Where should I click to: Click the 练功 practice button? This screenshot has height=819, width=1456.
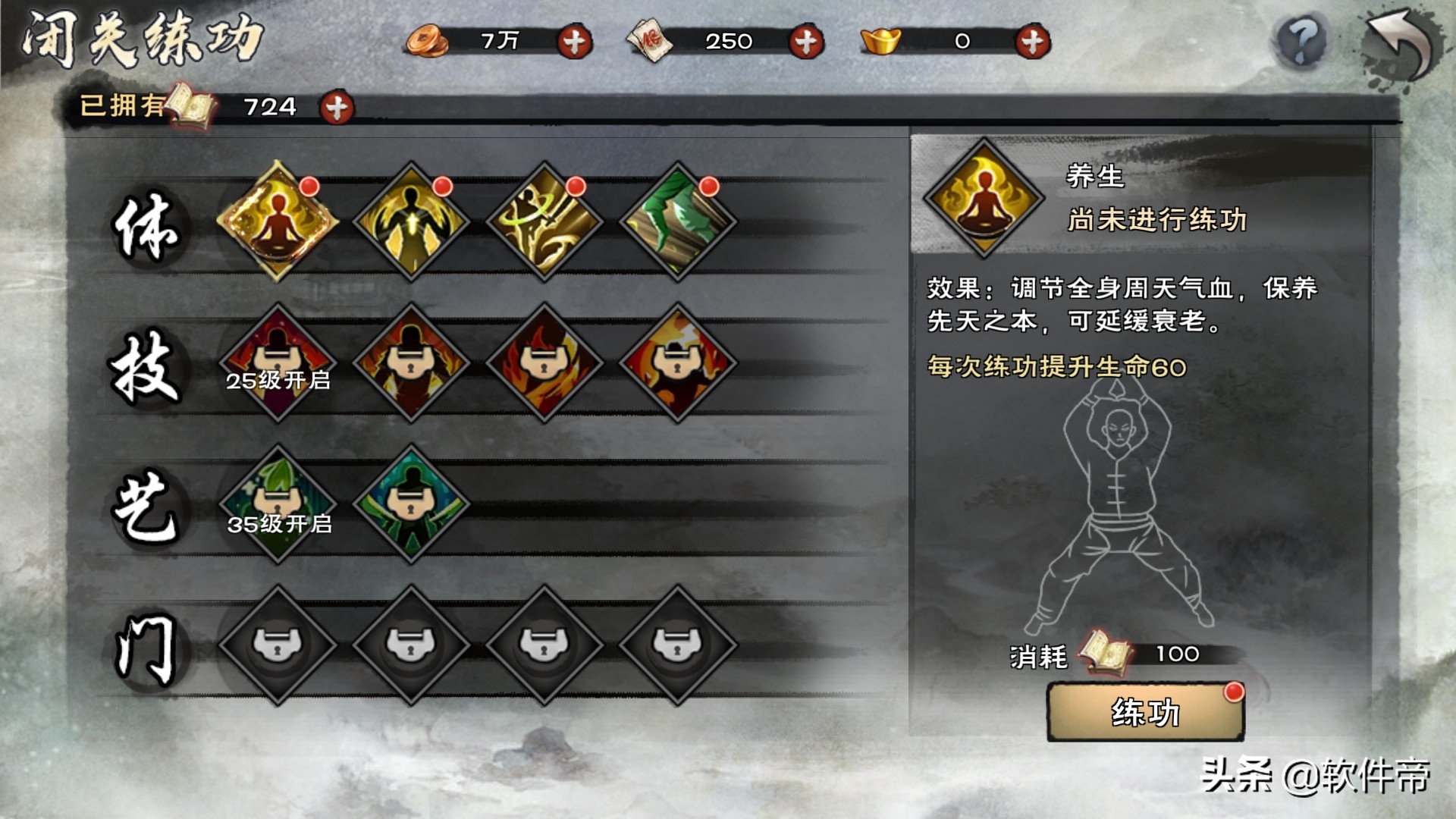pyautogui.click(x=1144, y=712)
